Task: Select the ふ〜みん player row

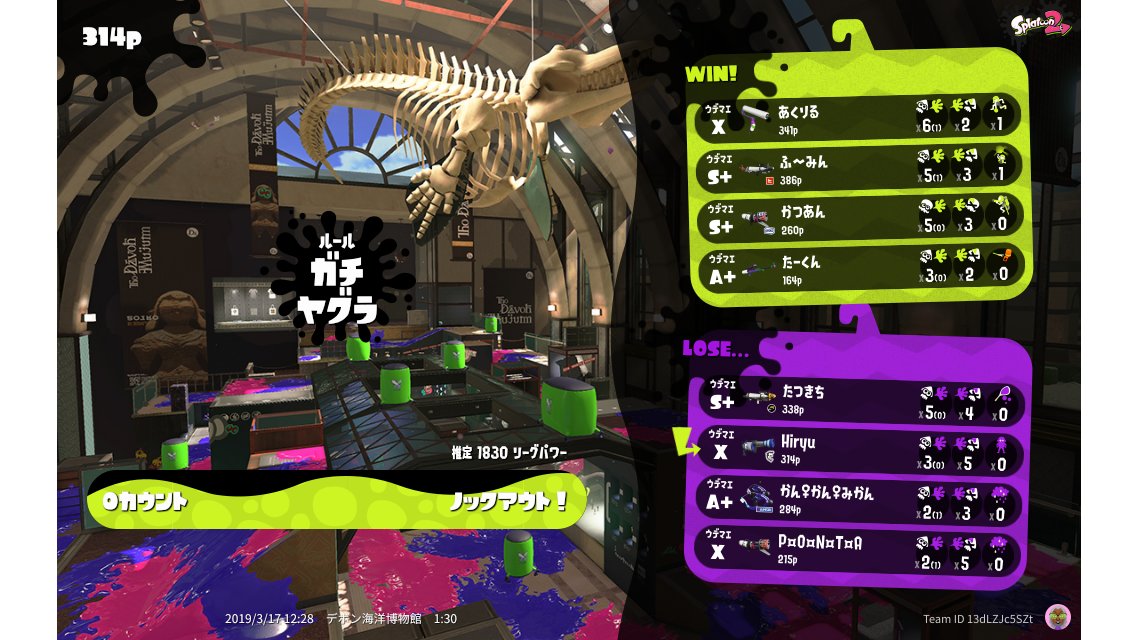Action: point(858,168)
